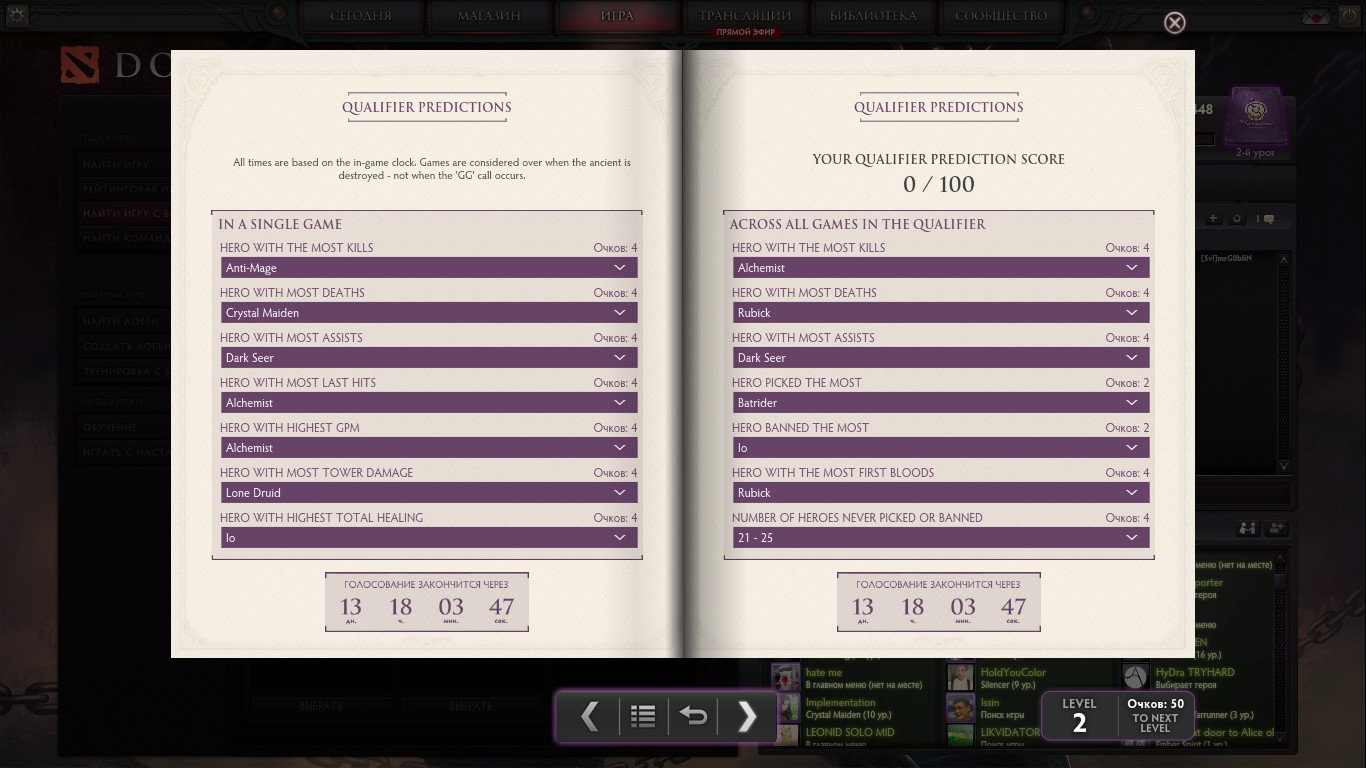The image size is (1366, 768).
Task: Change the Lone Druid tower damage prediction
Action: click(428, 493)
